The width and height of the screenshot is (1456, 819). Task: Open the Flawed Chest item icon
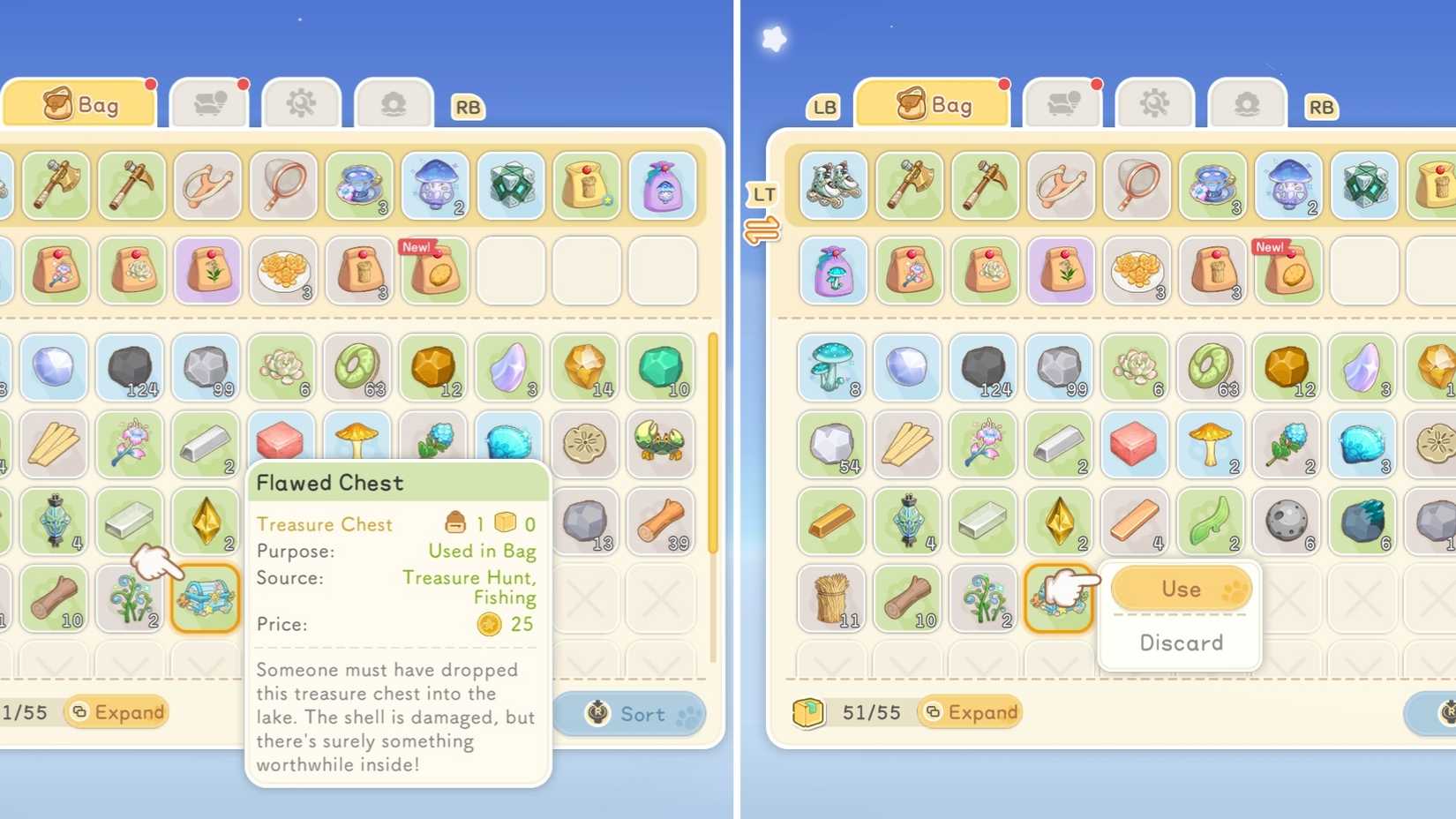click(x=206, y=598)
